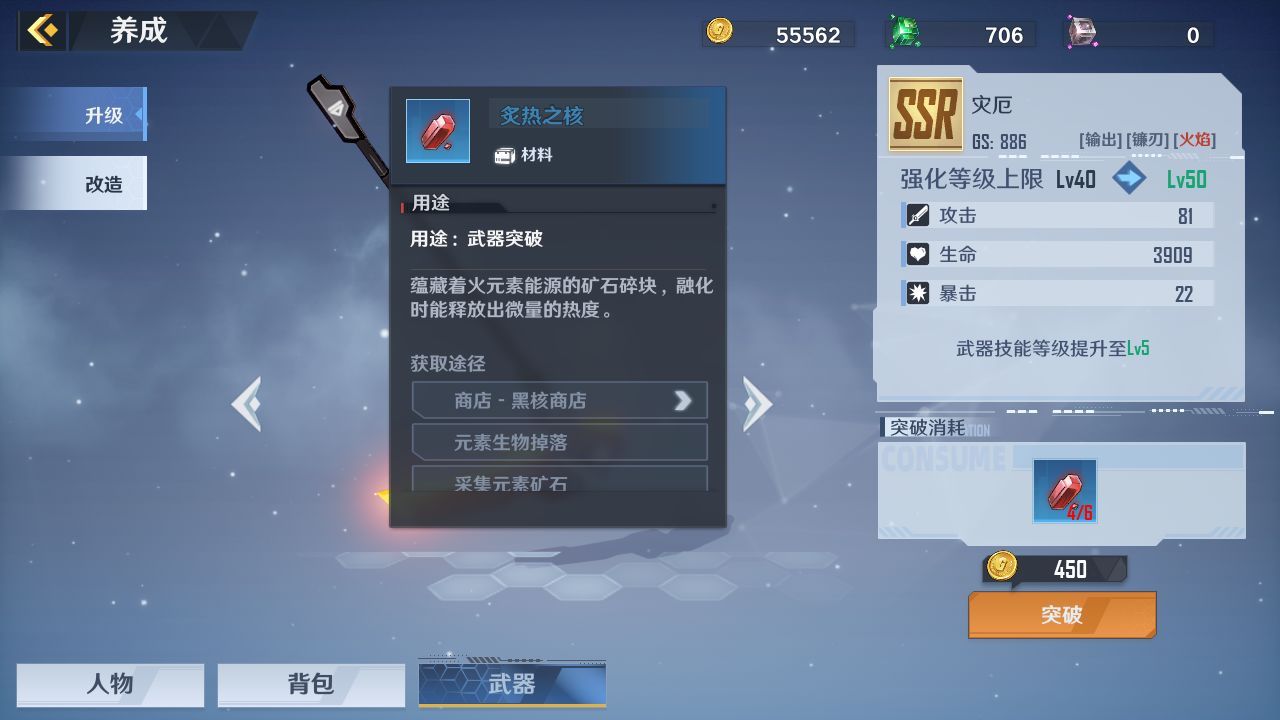Click the burst icon next to 暴击 stat

917,293
